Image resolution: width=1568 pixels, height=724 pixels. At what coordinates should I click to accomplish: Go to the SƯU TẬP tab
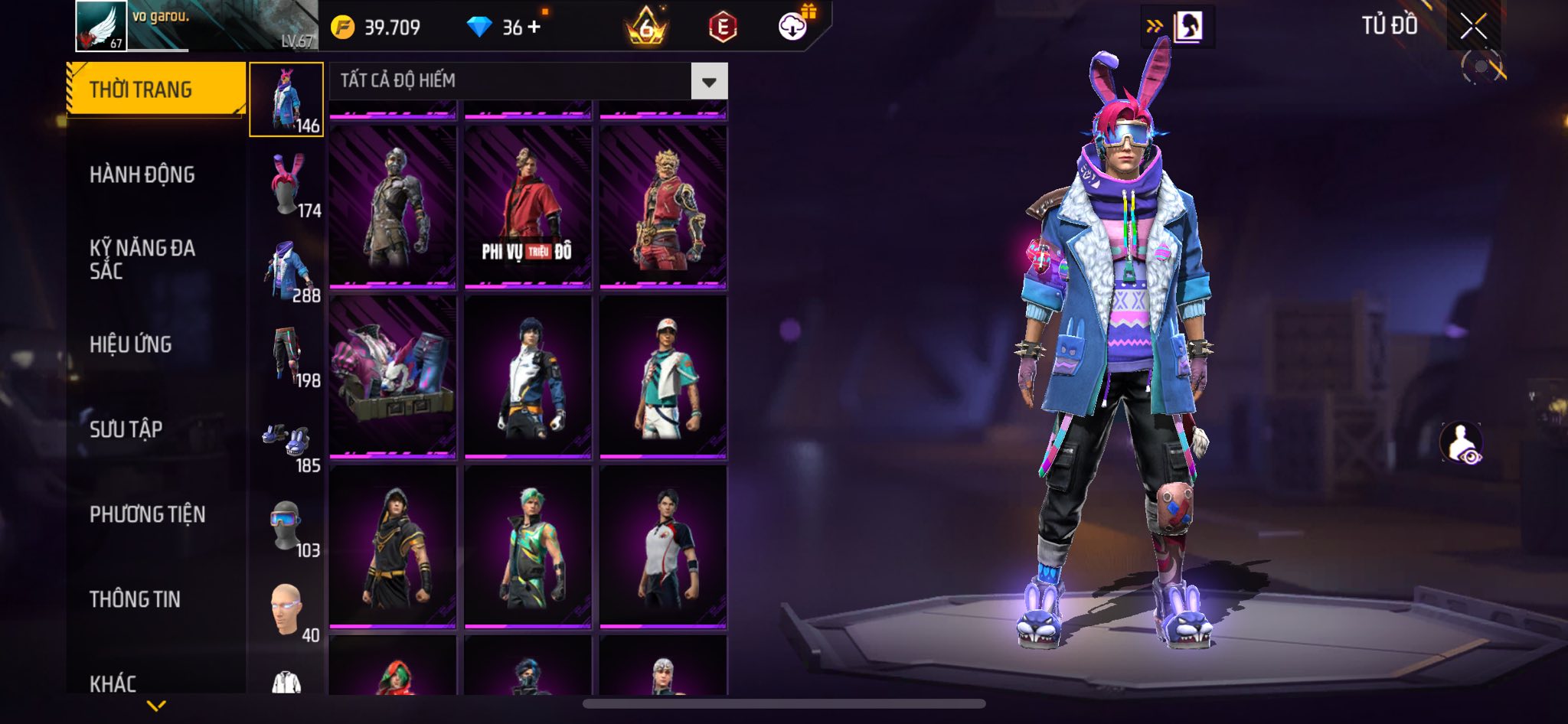pos(126,429)
